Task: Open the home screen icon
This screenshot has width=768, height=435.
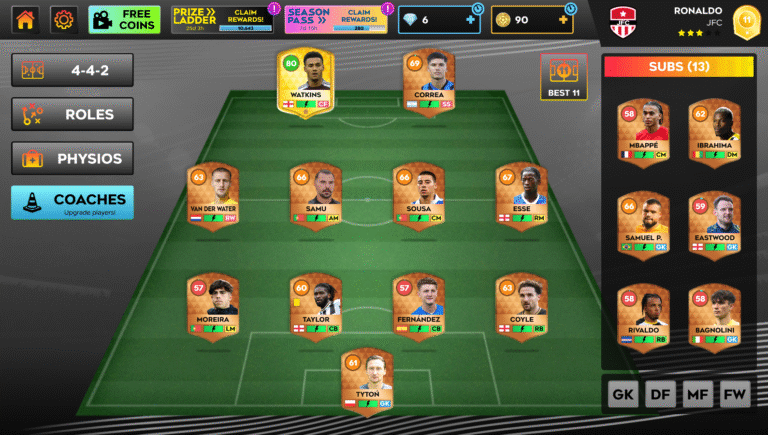Action: click(x=25, y=19)
